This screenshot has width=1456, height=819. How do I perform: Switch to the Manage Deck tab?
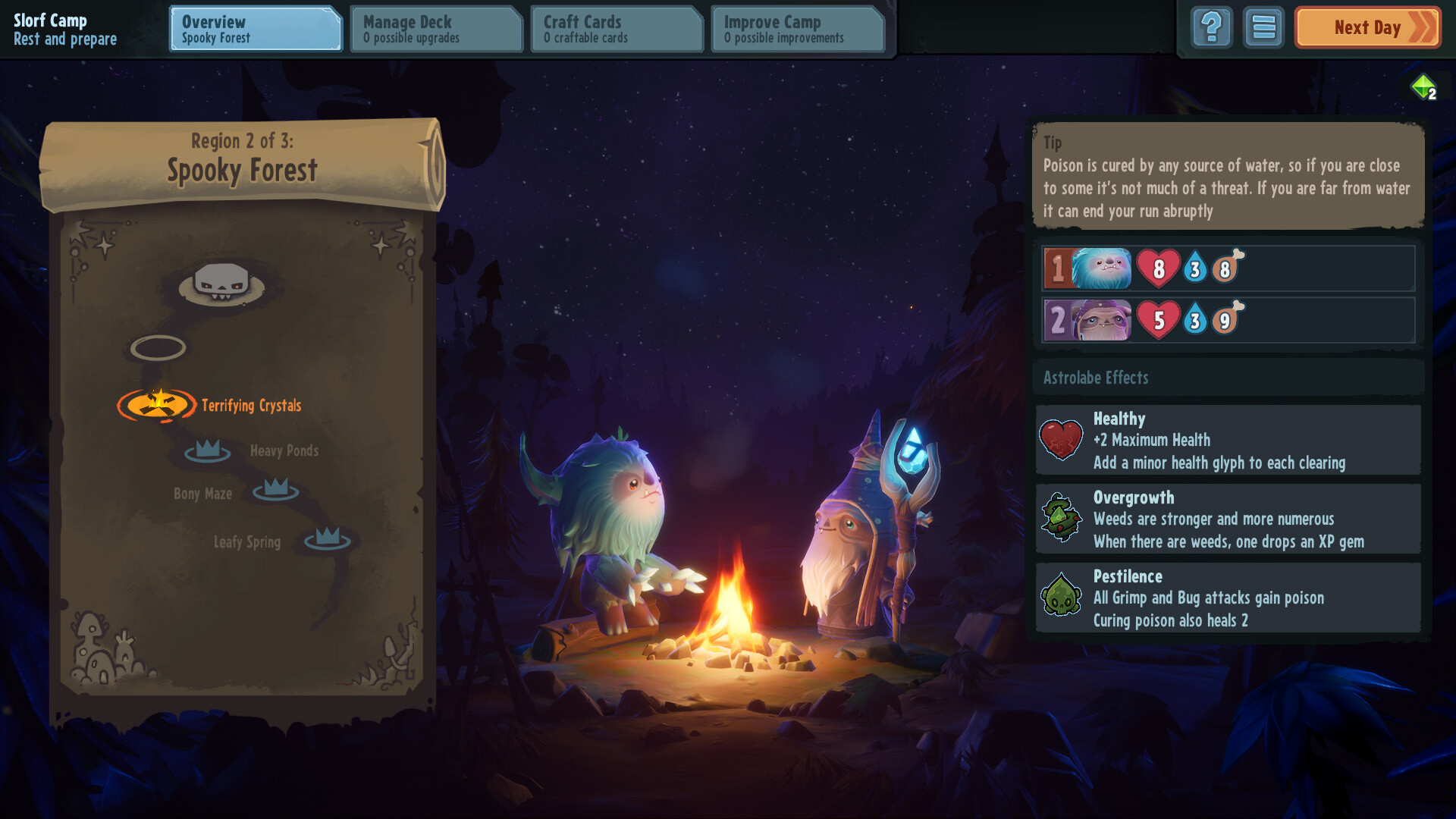click(x=436, y=29)
